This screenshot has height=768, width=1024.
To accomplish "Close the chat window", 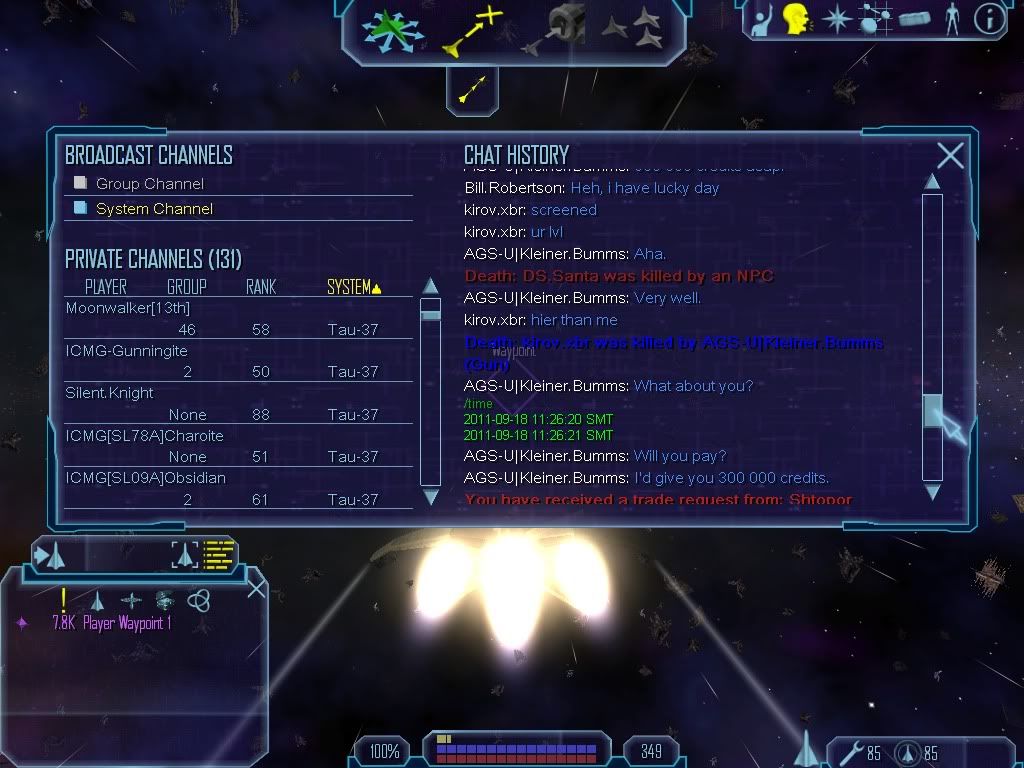I will click(950, 156).
